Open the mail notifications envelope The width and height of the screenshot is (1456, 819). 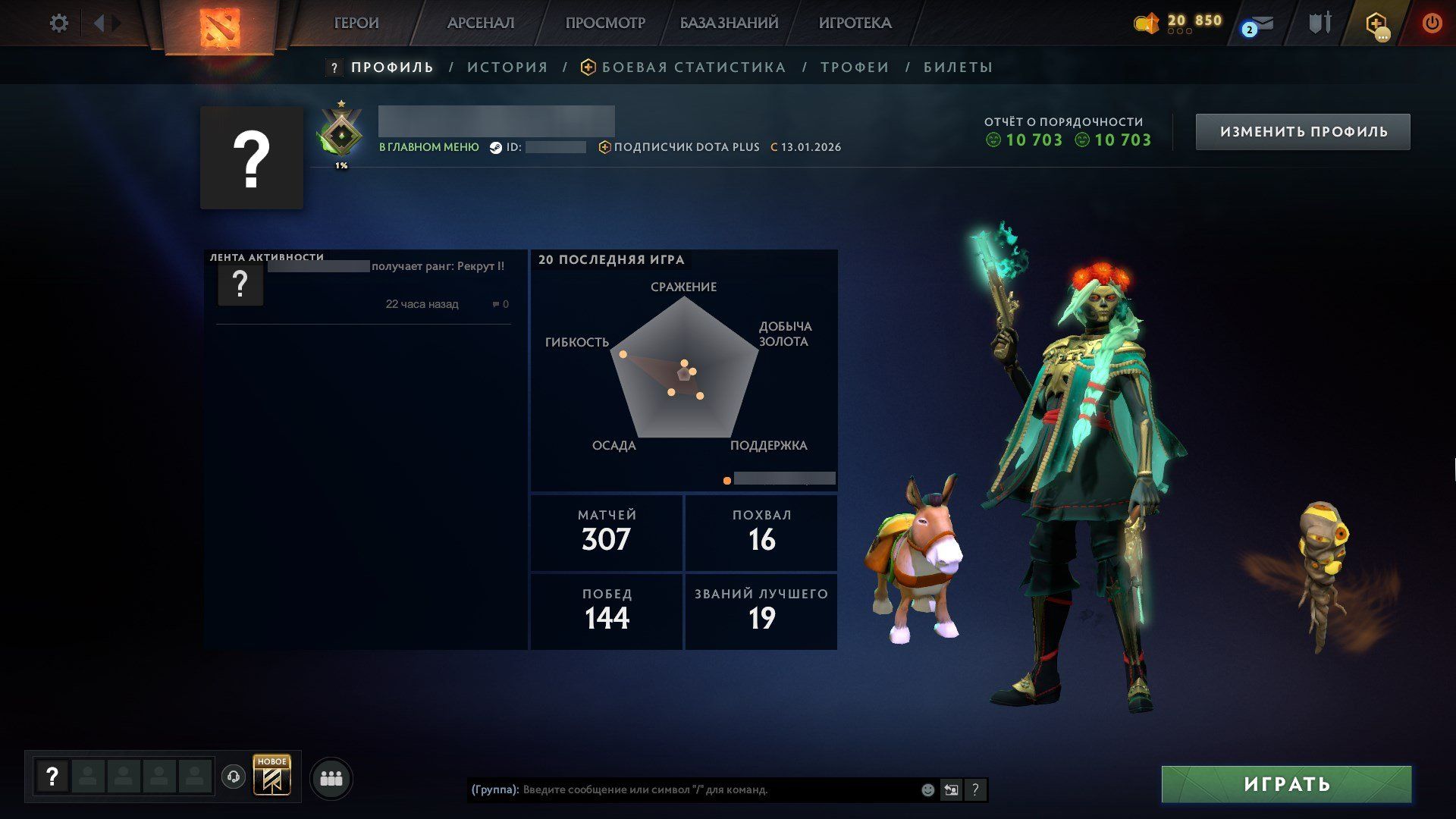click(x=1260, y=24)
